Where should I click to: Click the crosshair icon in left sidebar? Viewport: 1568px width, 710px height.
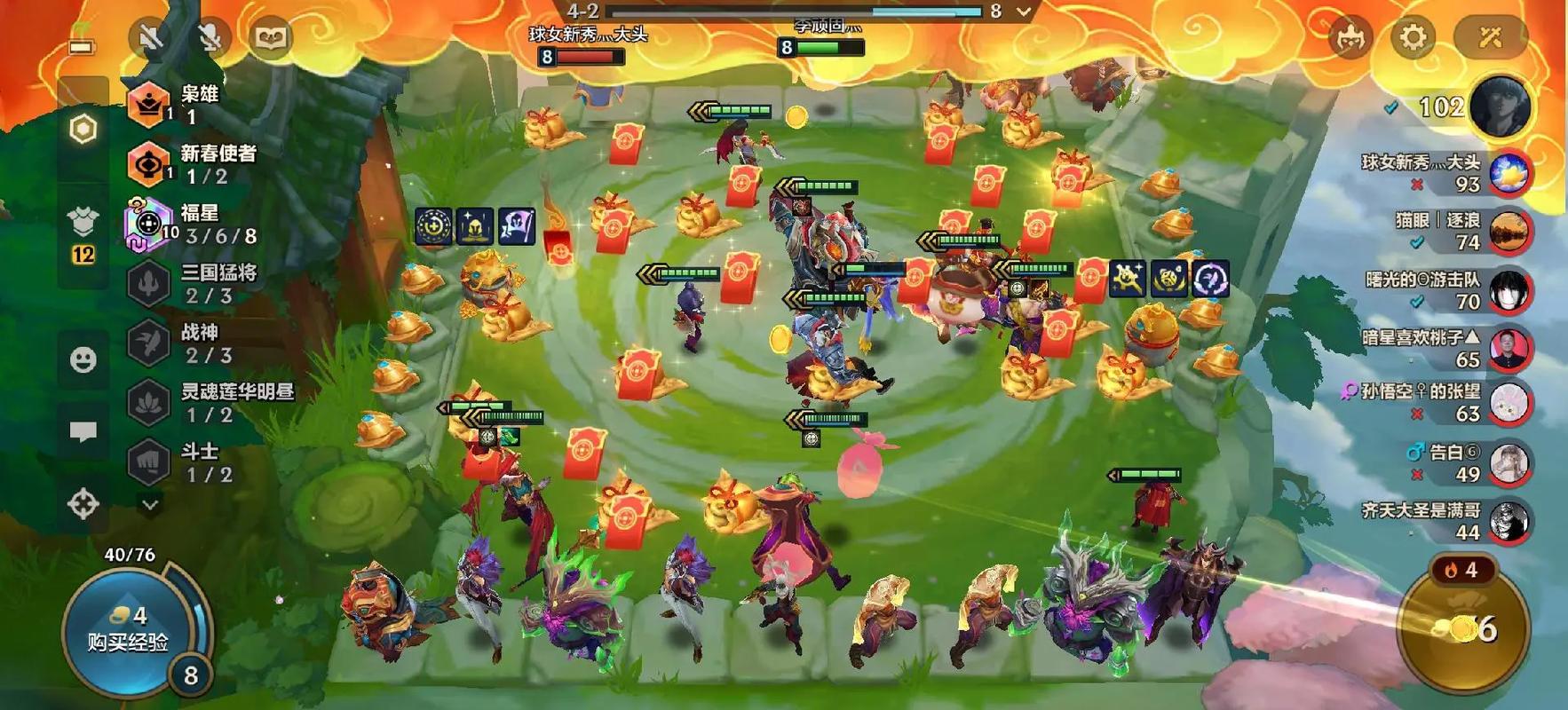[x=83, y=504]
